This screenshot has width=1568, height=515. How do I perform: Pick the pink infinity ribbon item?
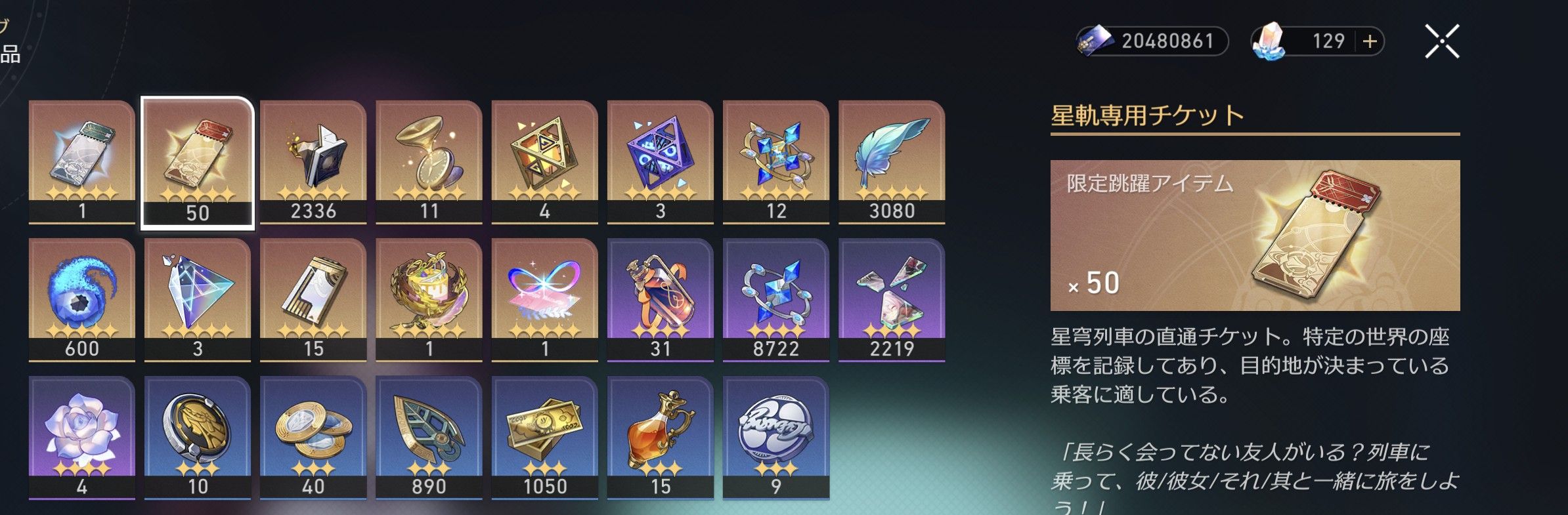click(544, 299)
